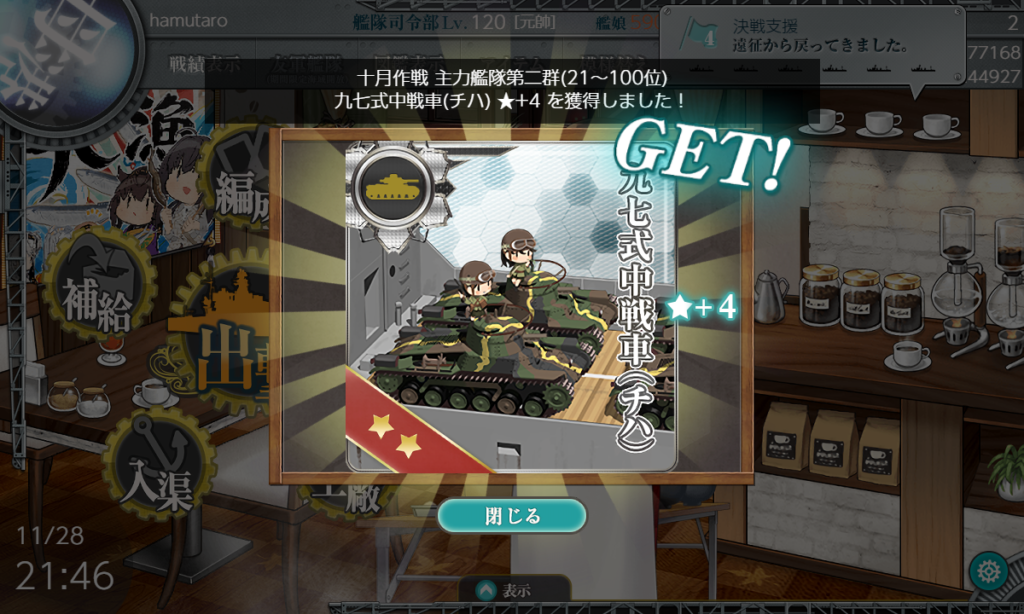The height and width of the screenshot is (614, 1024).
Task: Switch to the 戦績表示 tab
Action: (205, 66)
